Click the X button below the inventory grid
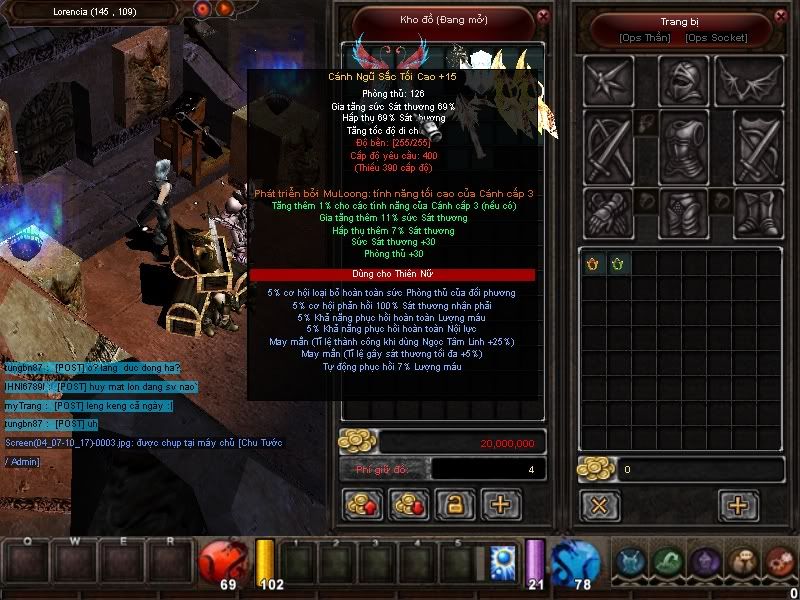 tap(599, 505)
